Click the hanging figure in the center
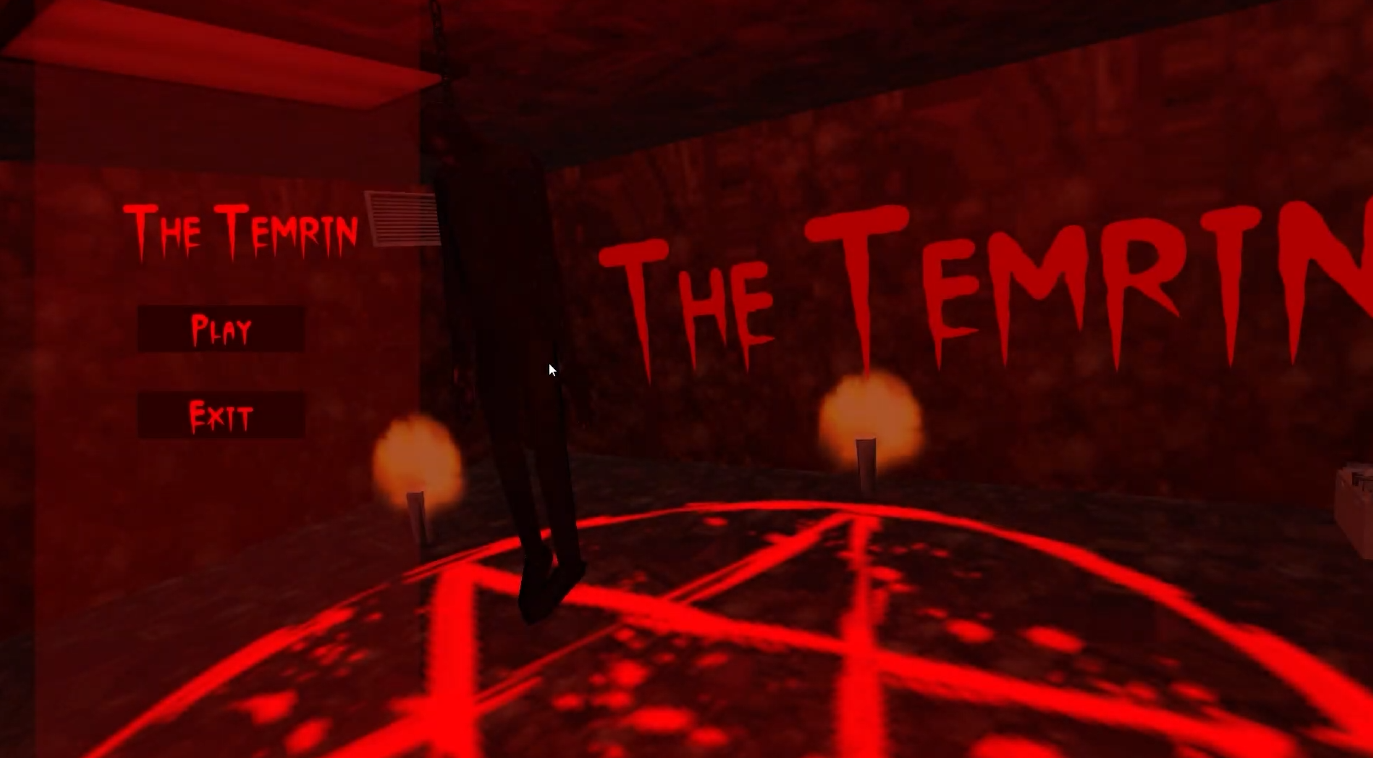 coord(510,300)
